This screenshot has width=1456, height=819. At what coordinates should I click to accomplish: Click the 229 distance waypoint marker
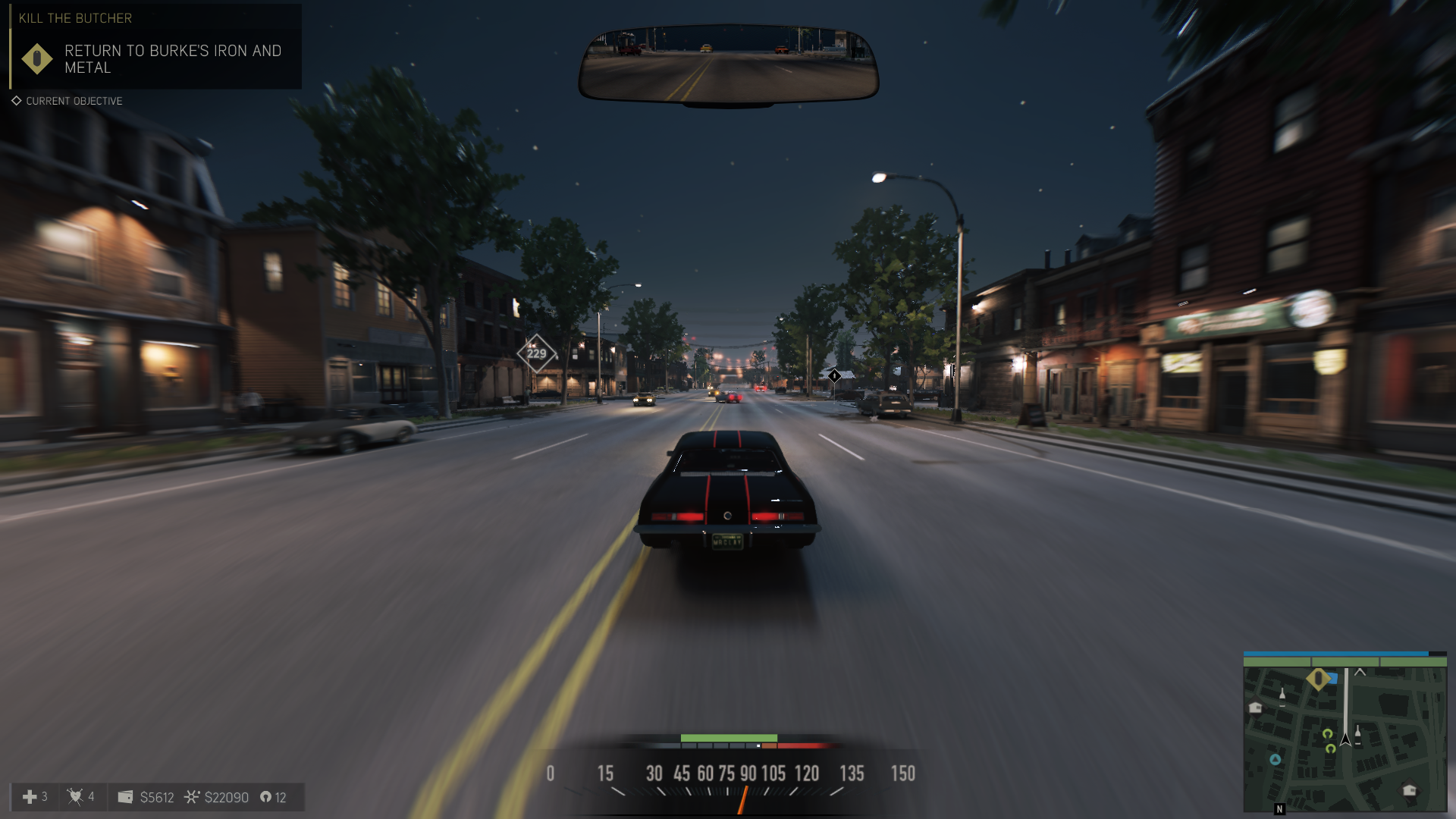536,353
